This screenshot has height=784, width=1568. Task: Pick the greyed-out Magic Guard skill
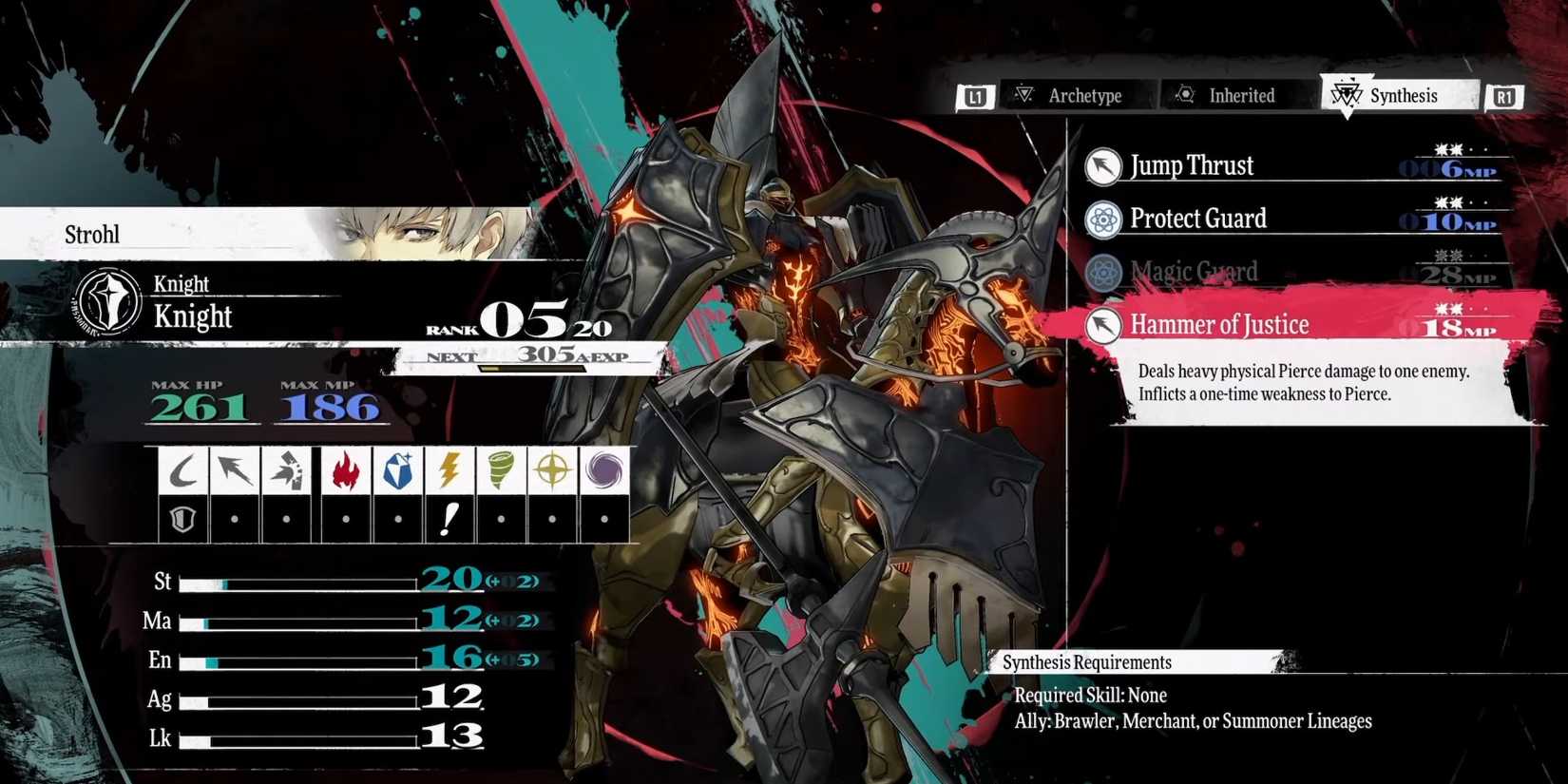[1194, 273]
